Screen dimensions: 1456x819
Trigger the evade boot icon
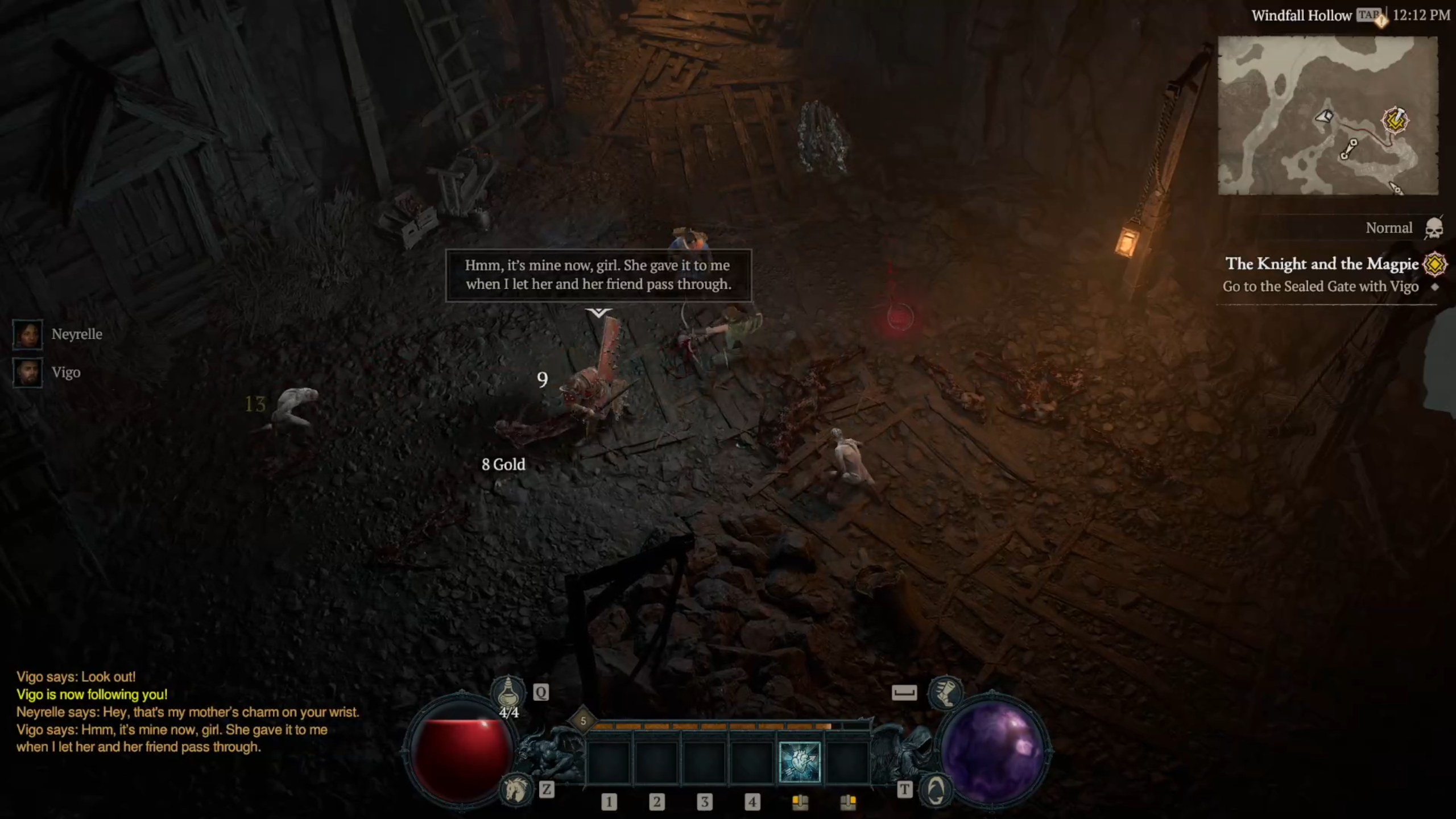[x=945, y=692]
